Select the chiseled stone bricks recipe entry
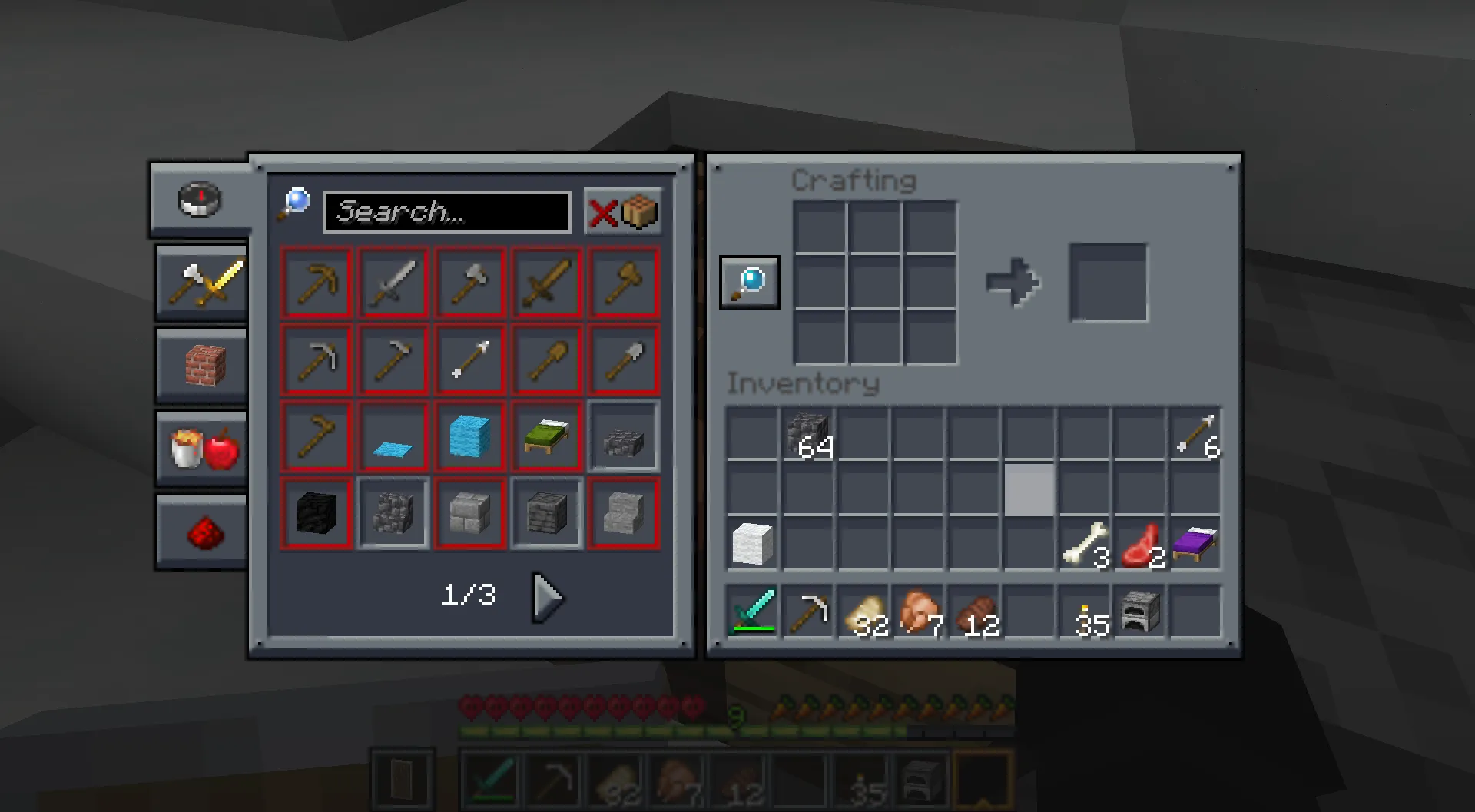1475x812 pixels. point(545,512)
